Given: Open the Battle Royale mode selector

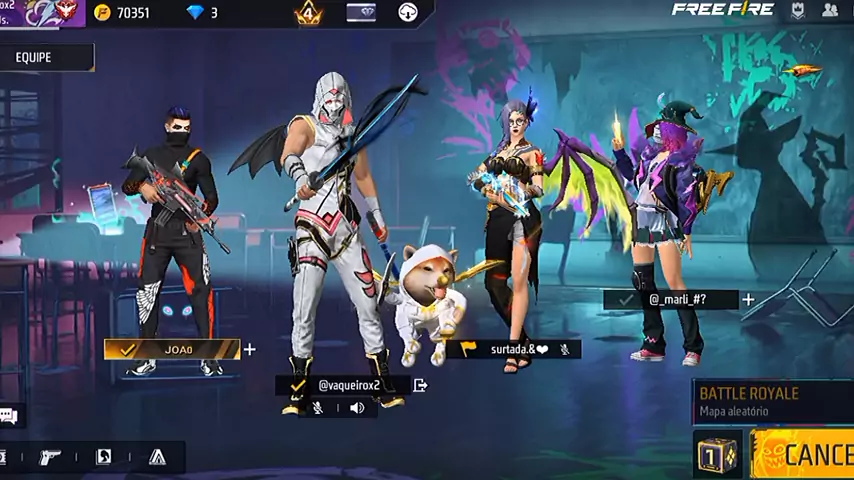Looking at the screenshot, I should pyautogui.click(x=770, y=400).
